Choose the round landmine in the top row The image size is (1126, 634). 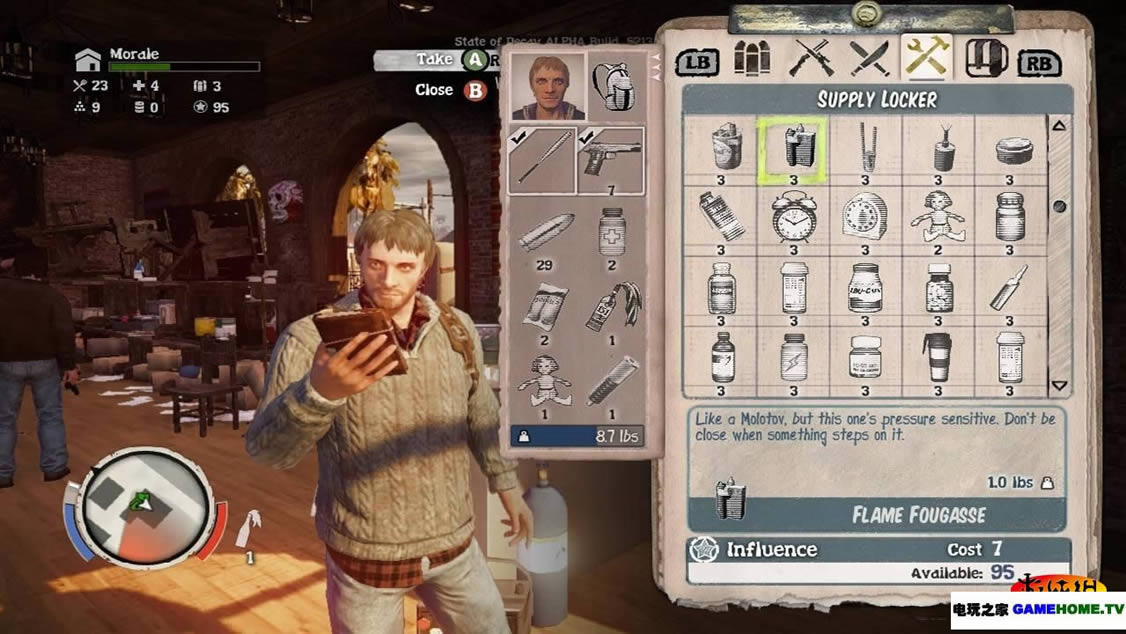click(x=1009, y=149)
